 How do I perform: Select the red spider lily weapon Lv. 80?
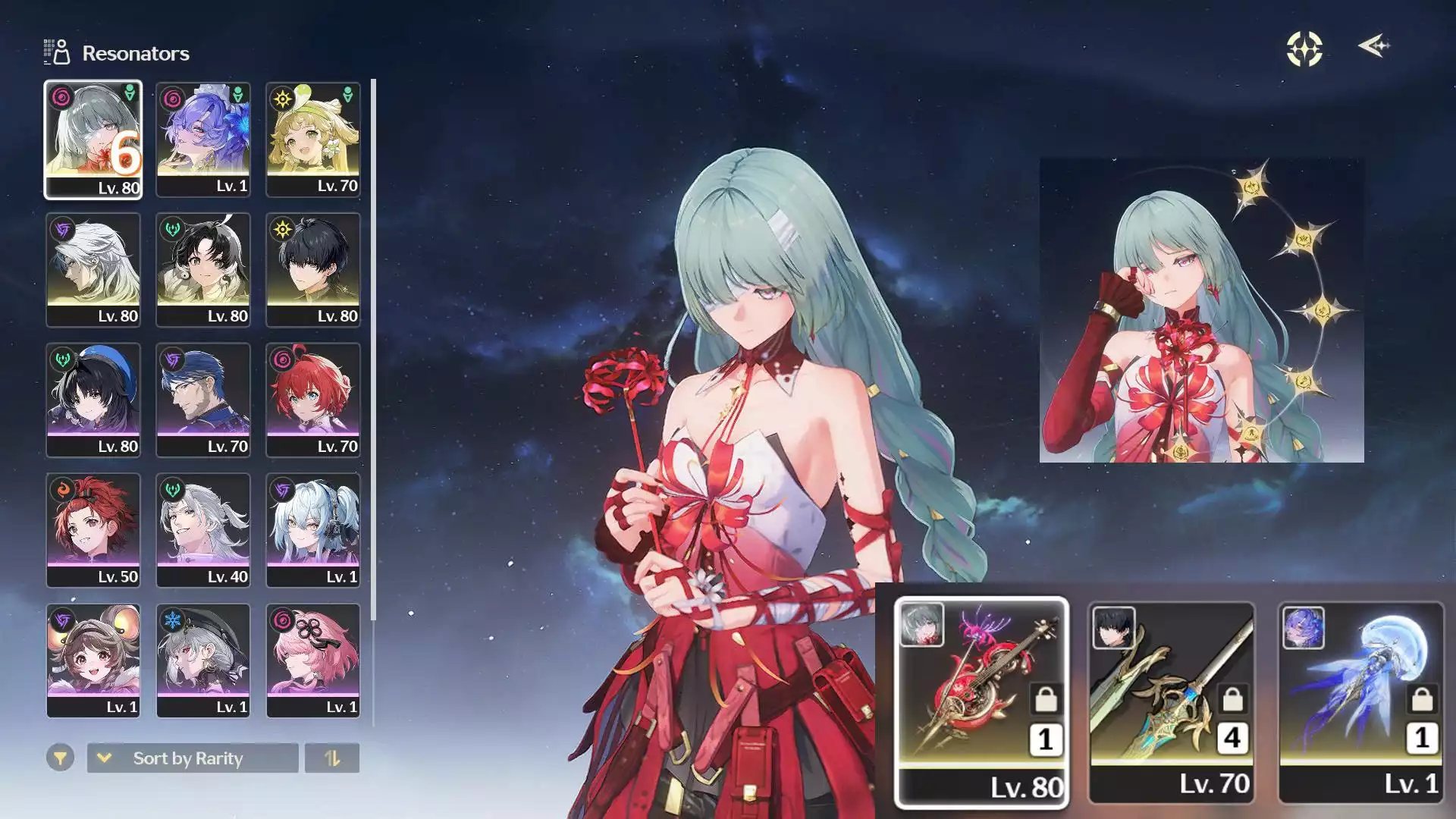pos(981,702)
